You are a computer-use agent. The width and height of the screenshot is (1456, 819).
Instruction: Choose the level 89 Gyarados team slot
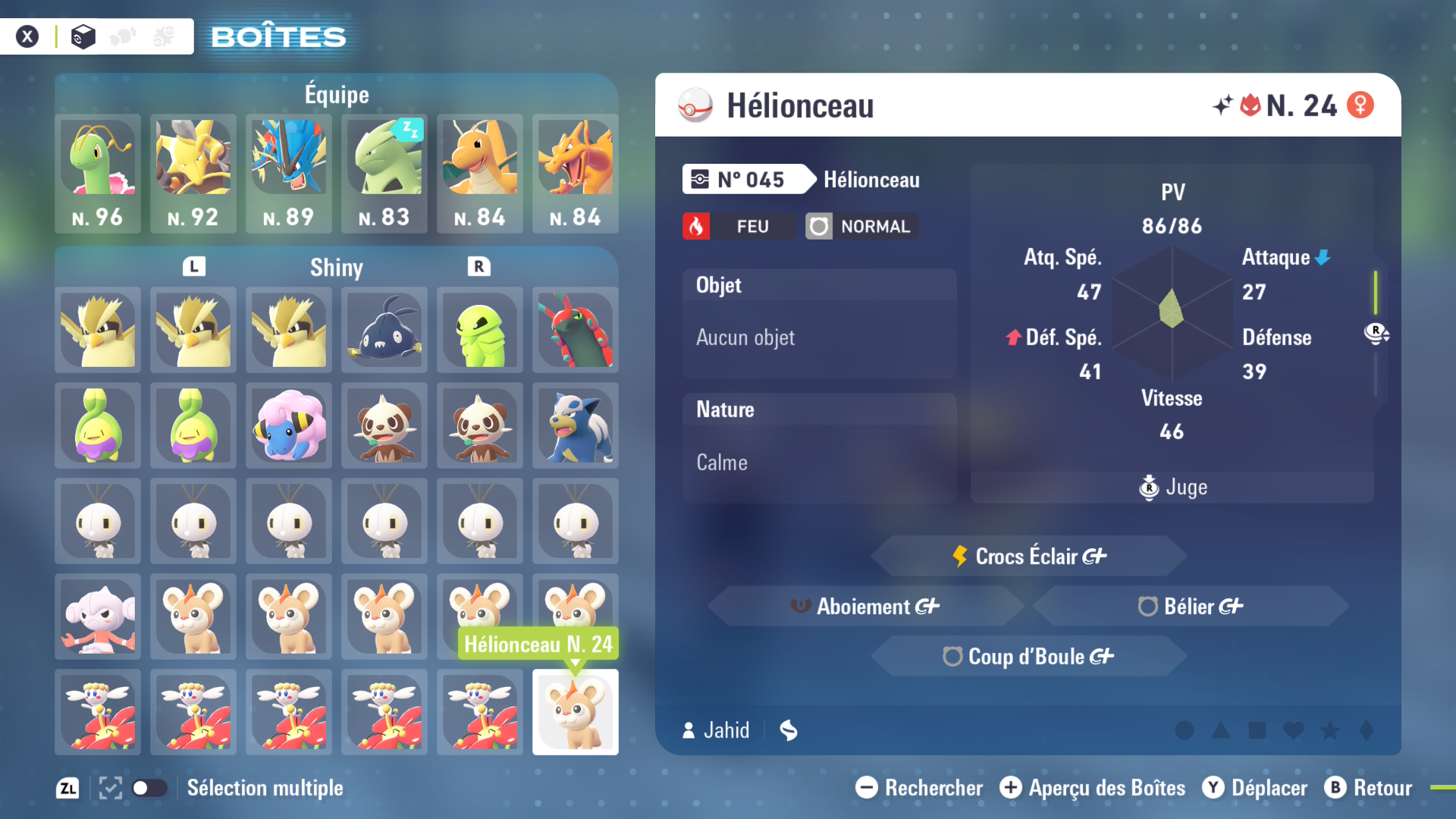coord(289,173)
